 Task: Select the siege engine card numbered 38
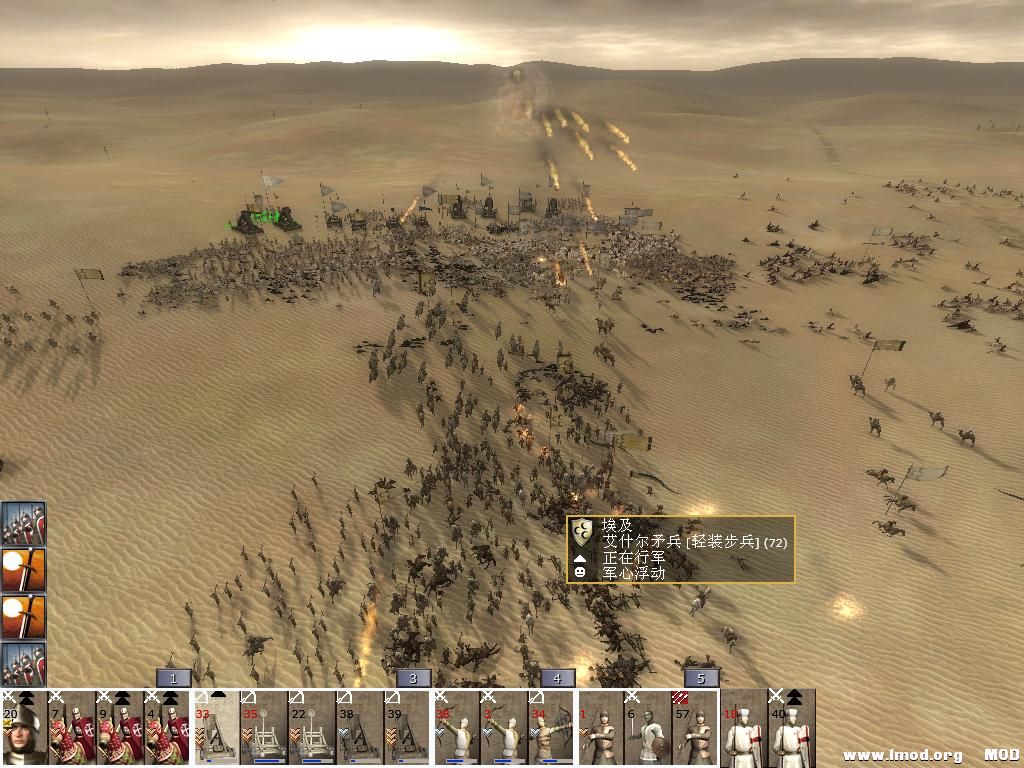point(360,728)
